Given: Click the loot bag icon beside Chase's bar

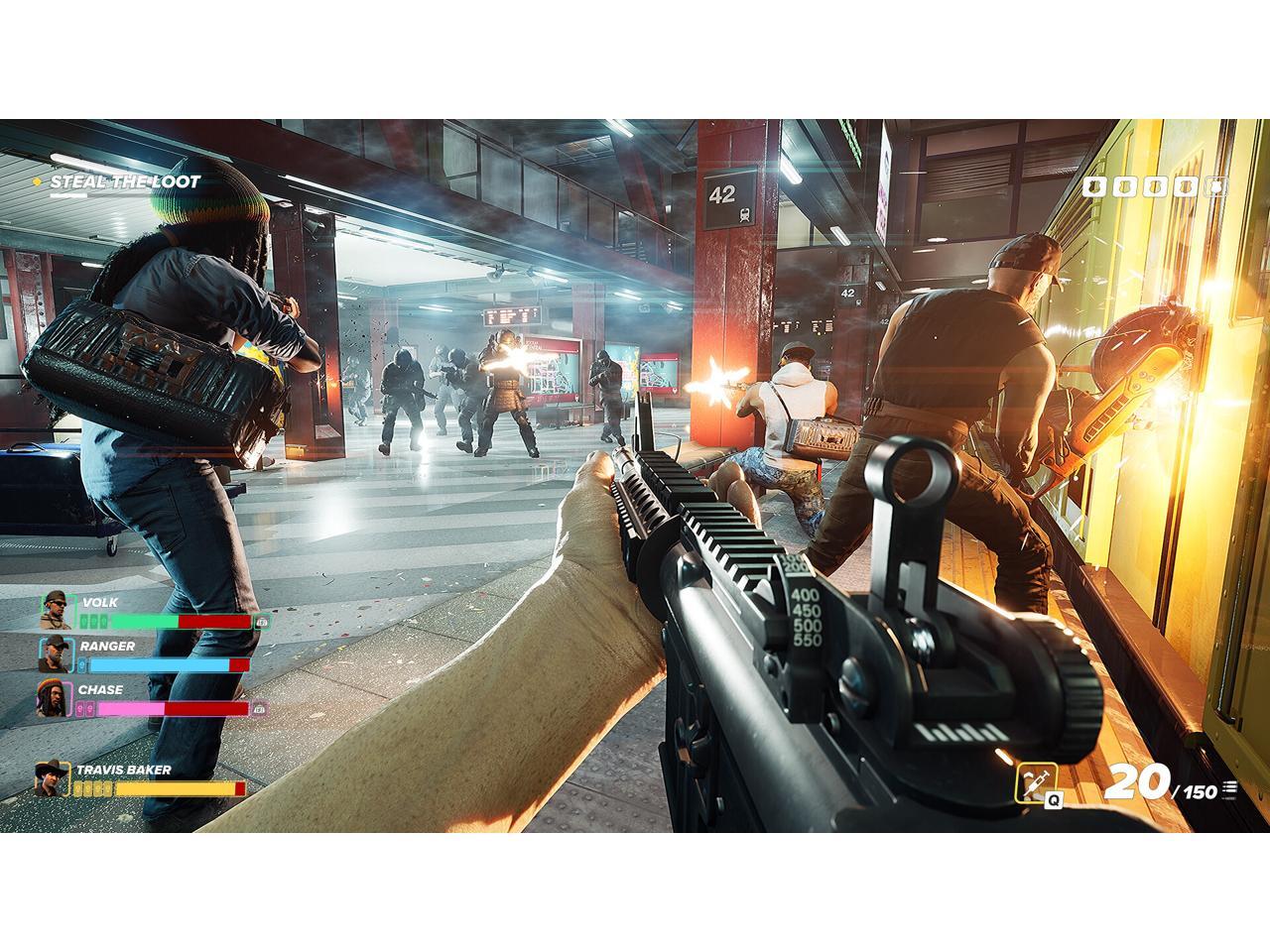Looking at the screenshot, I should coord(259,709).
